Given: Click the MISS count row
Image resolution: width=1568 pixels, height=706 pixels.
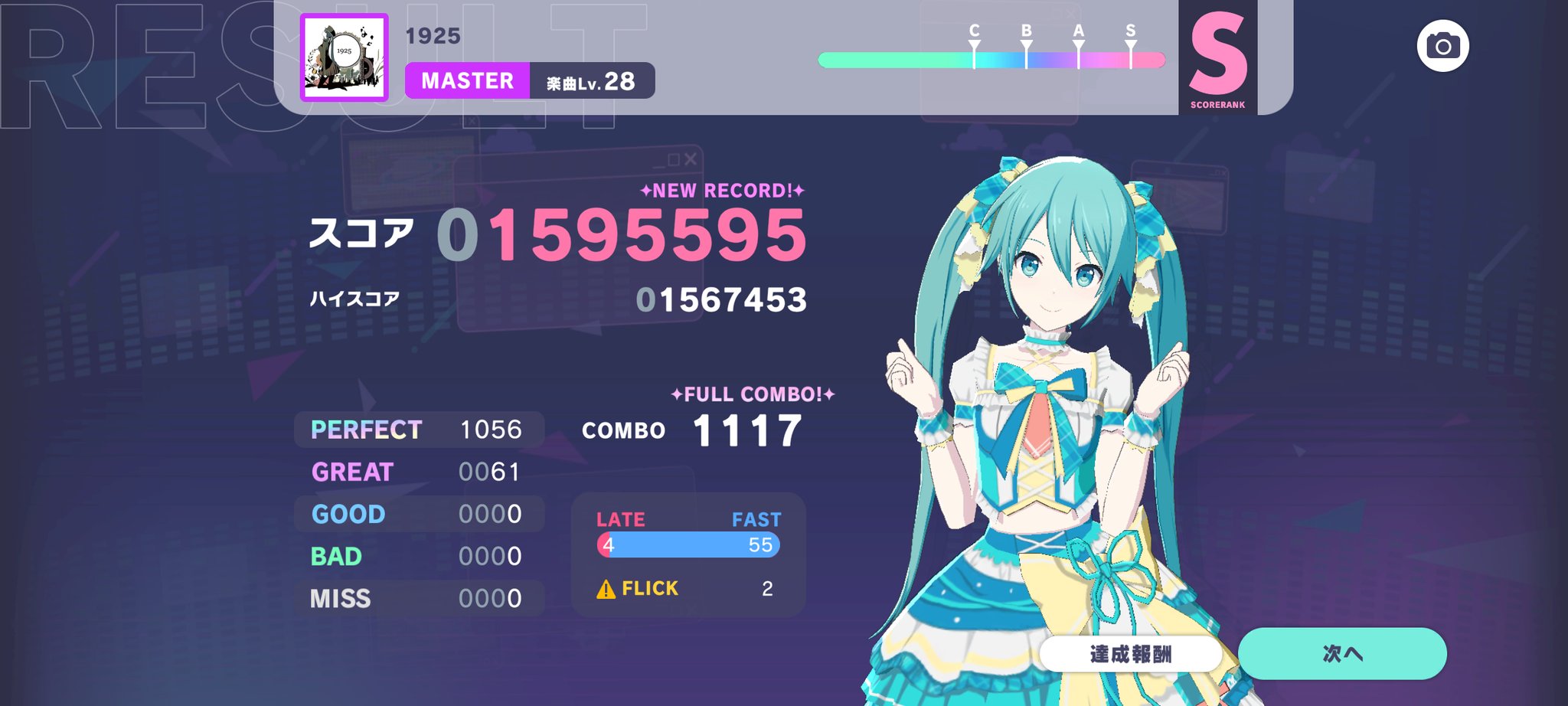Looking at the screenshot, I should (x=417, y=598).
